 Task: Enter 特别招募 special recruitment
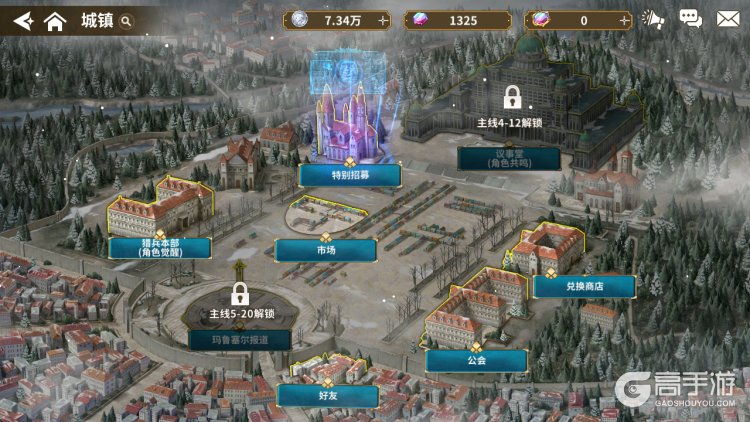(x=350, y=175)
